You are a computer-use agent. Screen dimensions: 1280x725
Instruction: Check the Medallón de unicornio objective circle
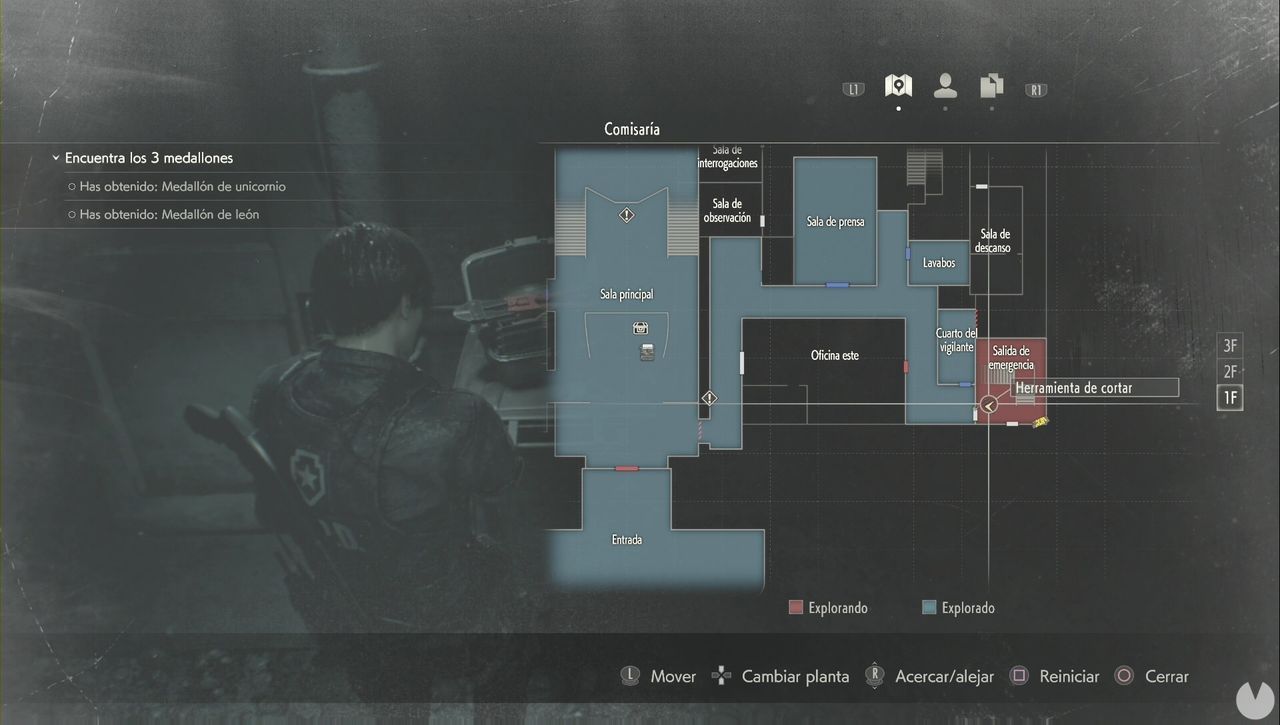(x=71, y=186)
